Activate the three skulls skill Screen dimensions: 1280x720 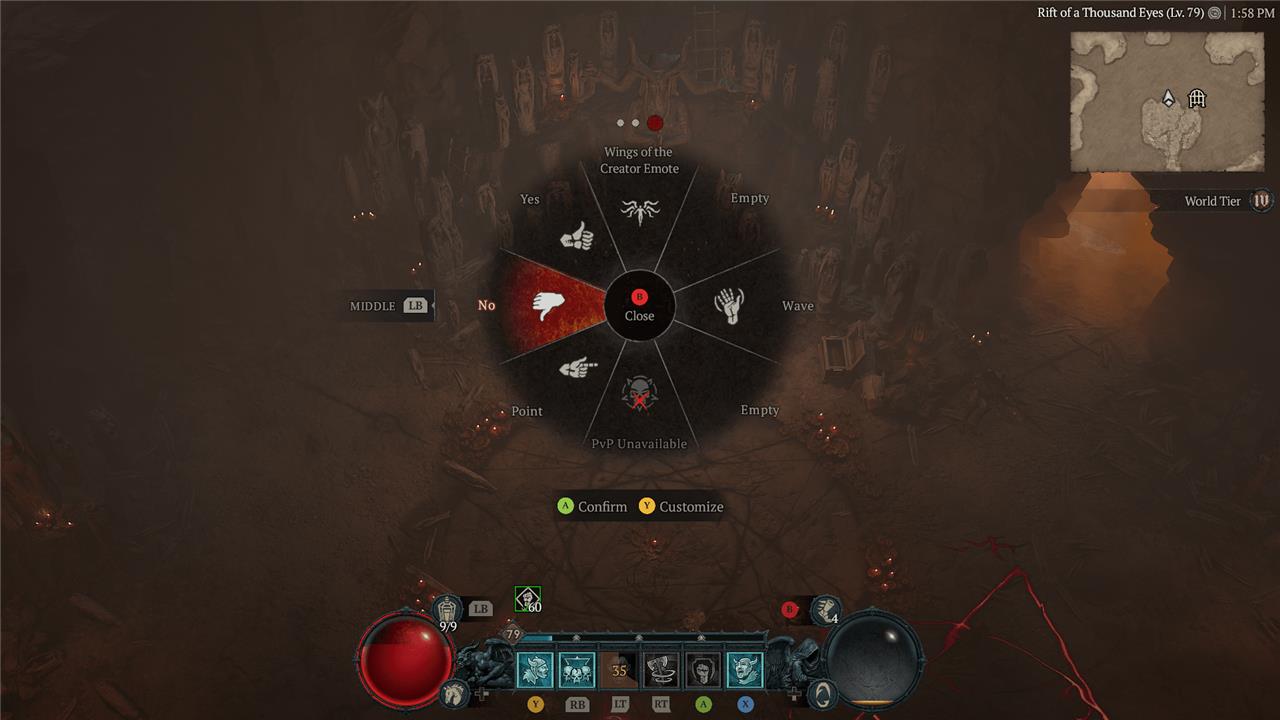click(x=577, y=670)
